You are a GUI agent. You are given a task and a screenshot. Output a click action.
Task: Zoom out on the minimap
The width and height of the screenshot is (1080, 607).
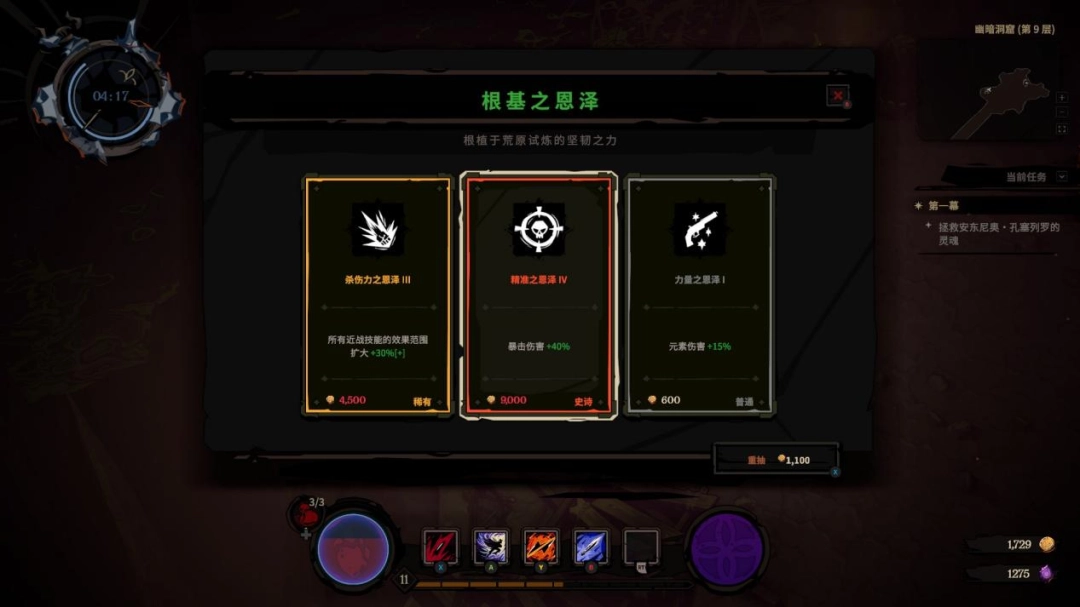point(1062,114)
